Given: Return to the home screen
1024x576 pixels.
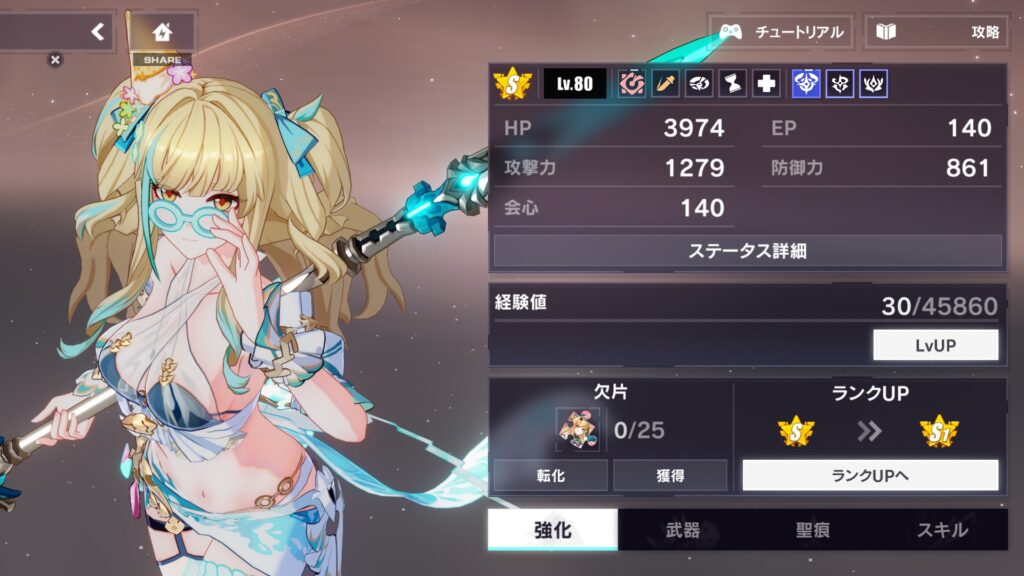Looking at the screenshot, I should [x=162, y=32].
